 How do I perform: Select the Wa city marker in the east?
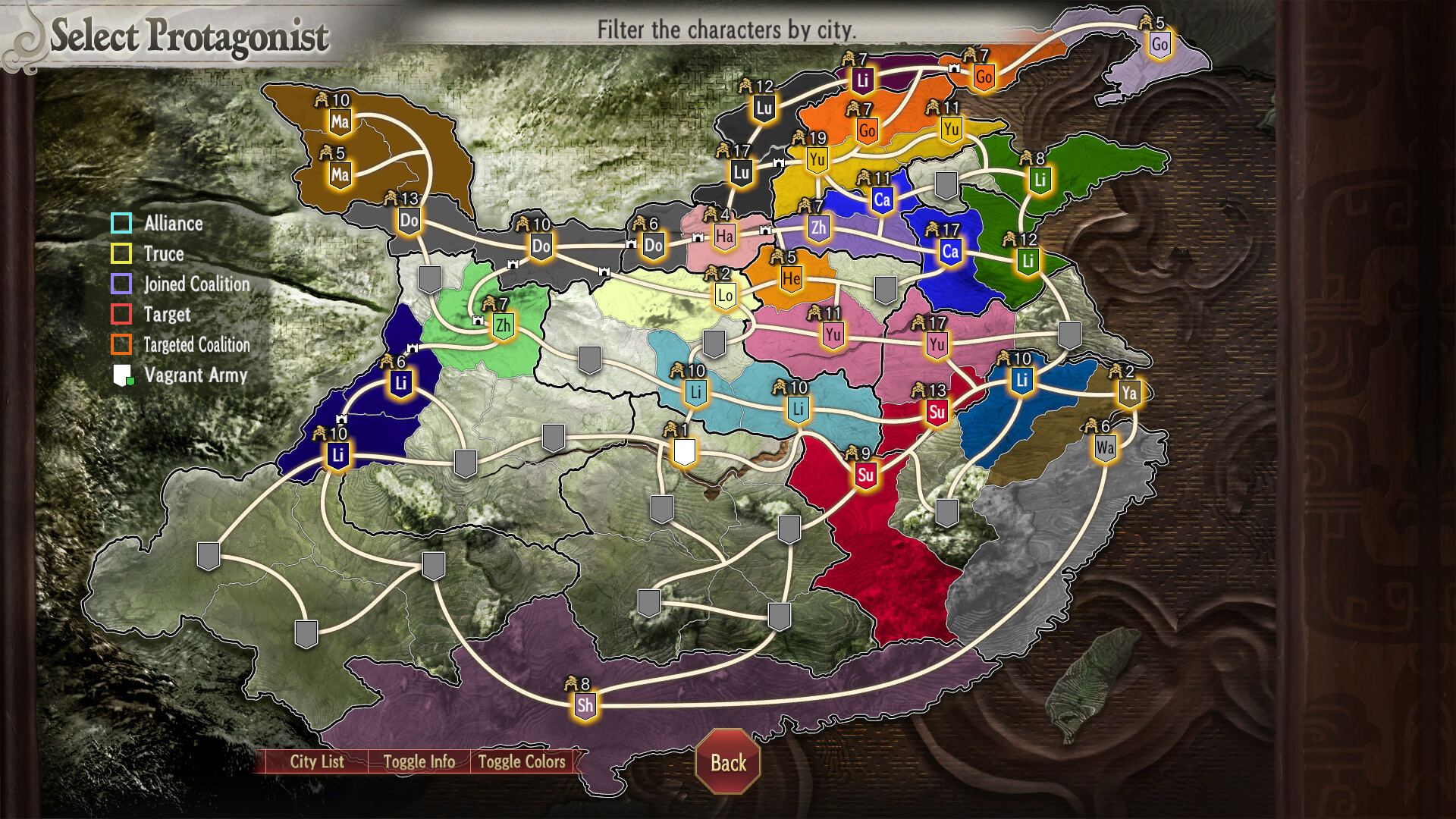1105,446
